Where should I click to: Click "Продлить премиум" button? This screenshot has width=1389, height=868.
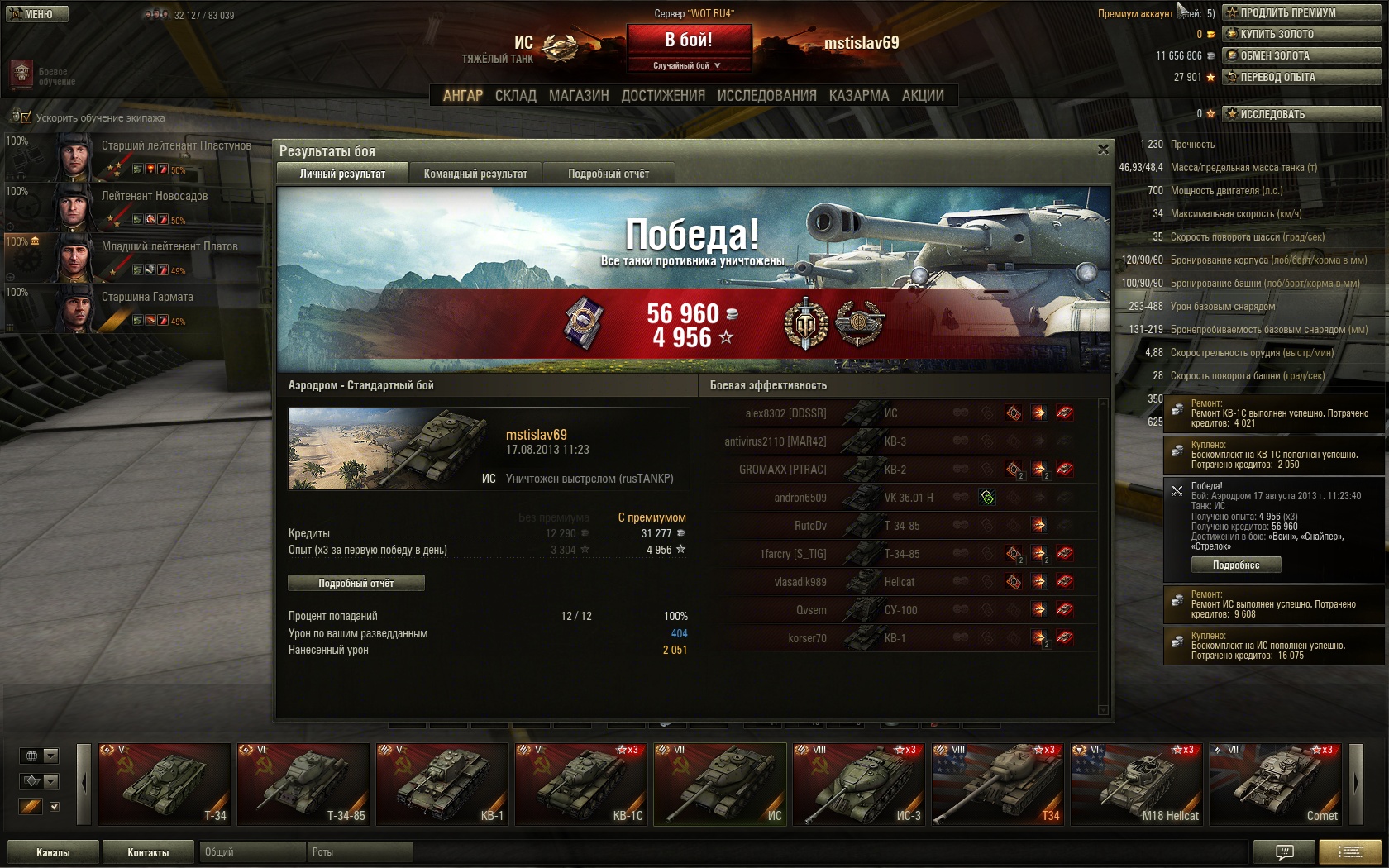(1301, 12)
